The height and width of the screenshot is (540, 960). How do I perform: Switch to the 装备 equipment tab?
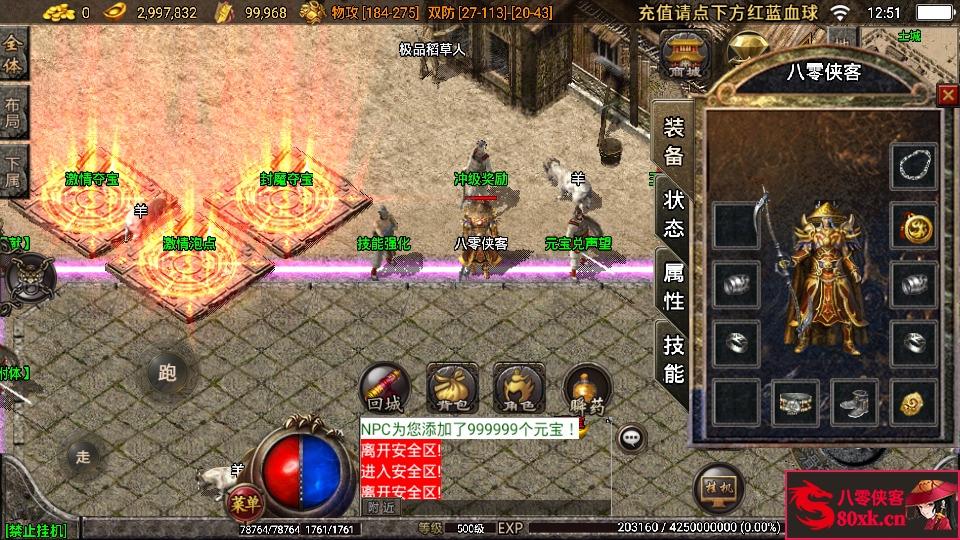click(x=674, y=141)
